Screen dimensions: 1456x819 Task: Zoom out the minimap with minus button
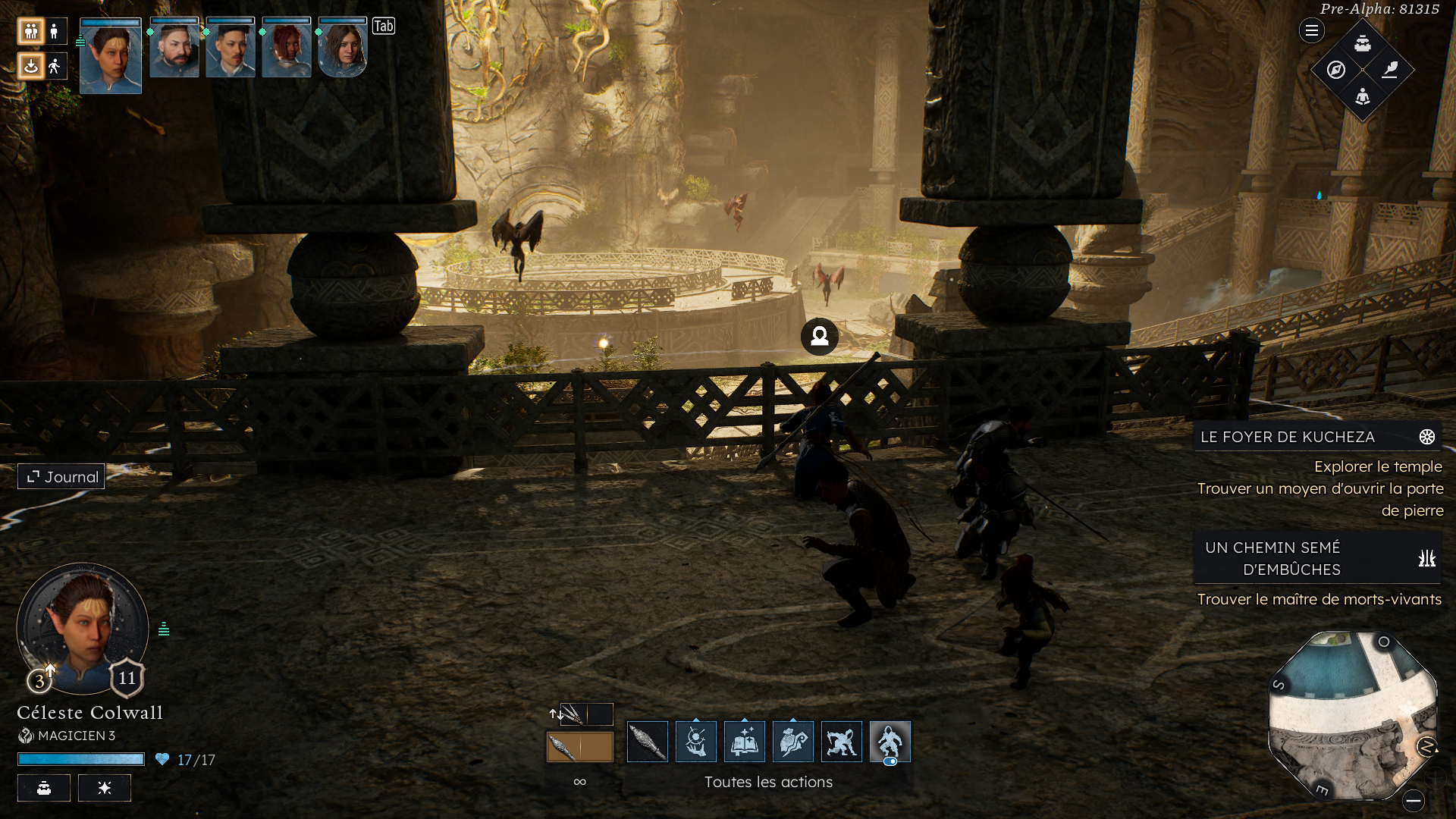pyautogui.click(x=1413, y=800)
